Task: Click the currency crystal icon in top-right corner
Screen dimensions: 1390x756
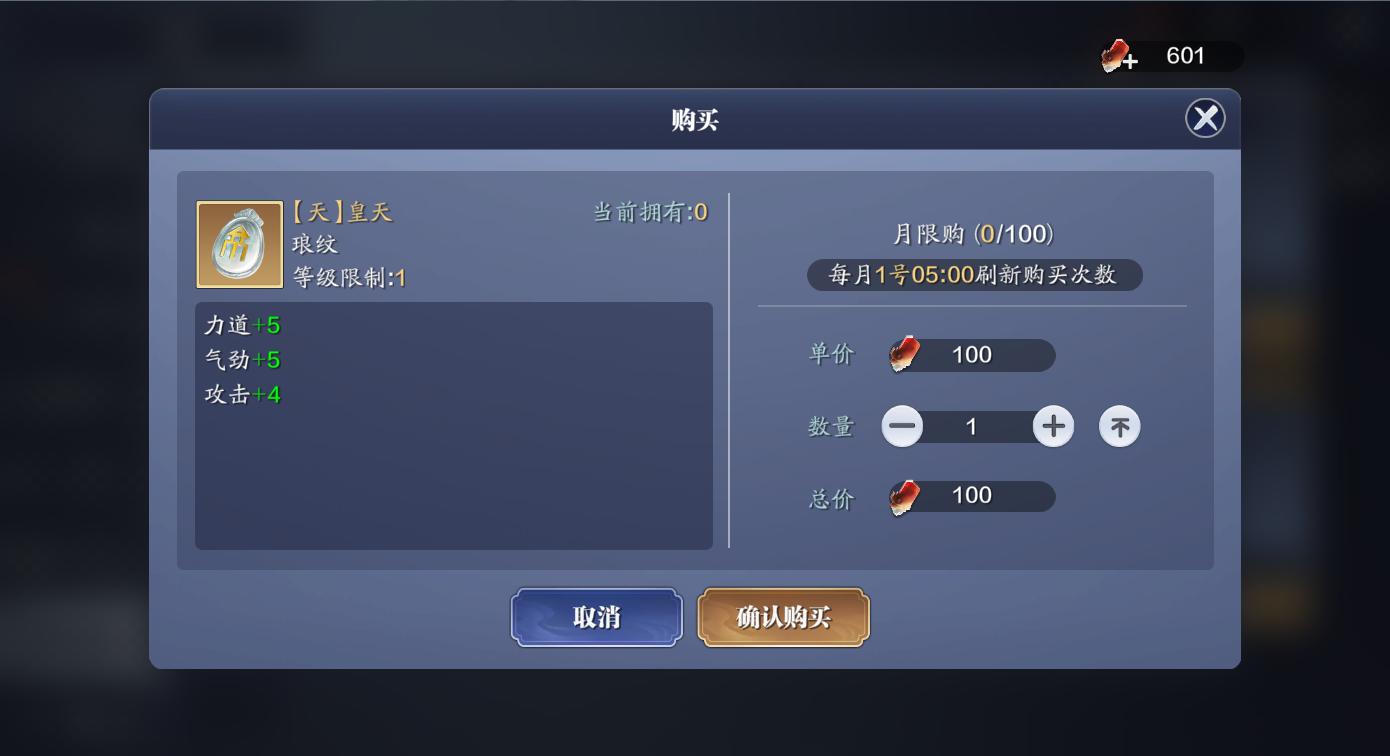Action: 1113,56
